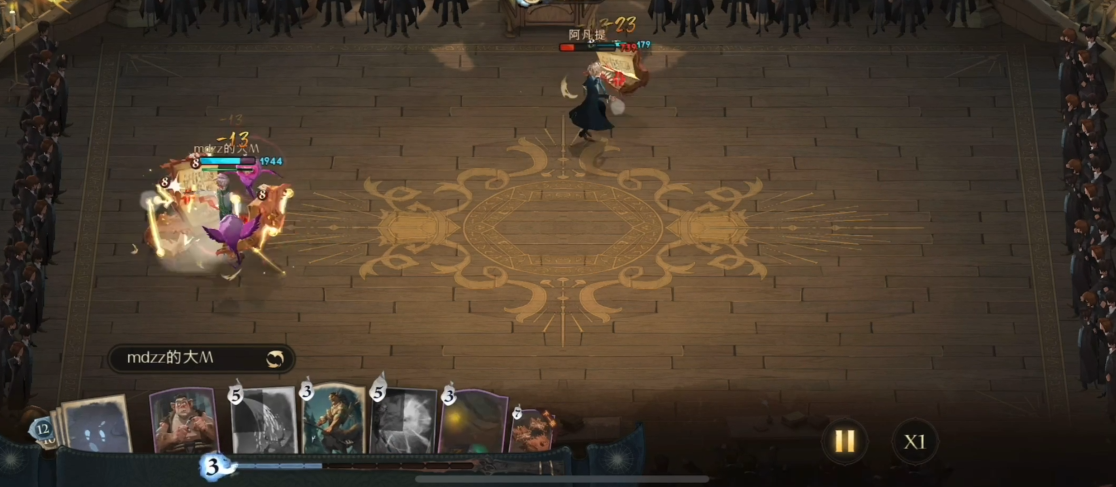
Task: Select the burly man companion card
Action: 183,422
